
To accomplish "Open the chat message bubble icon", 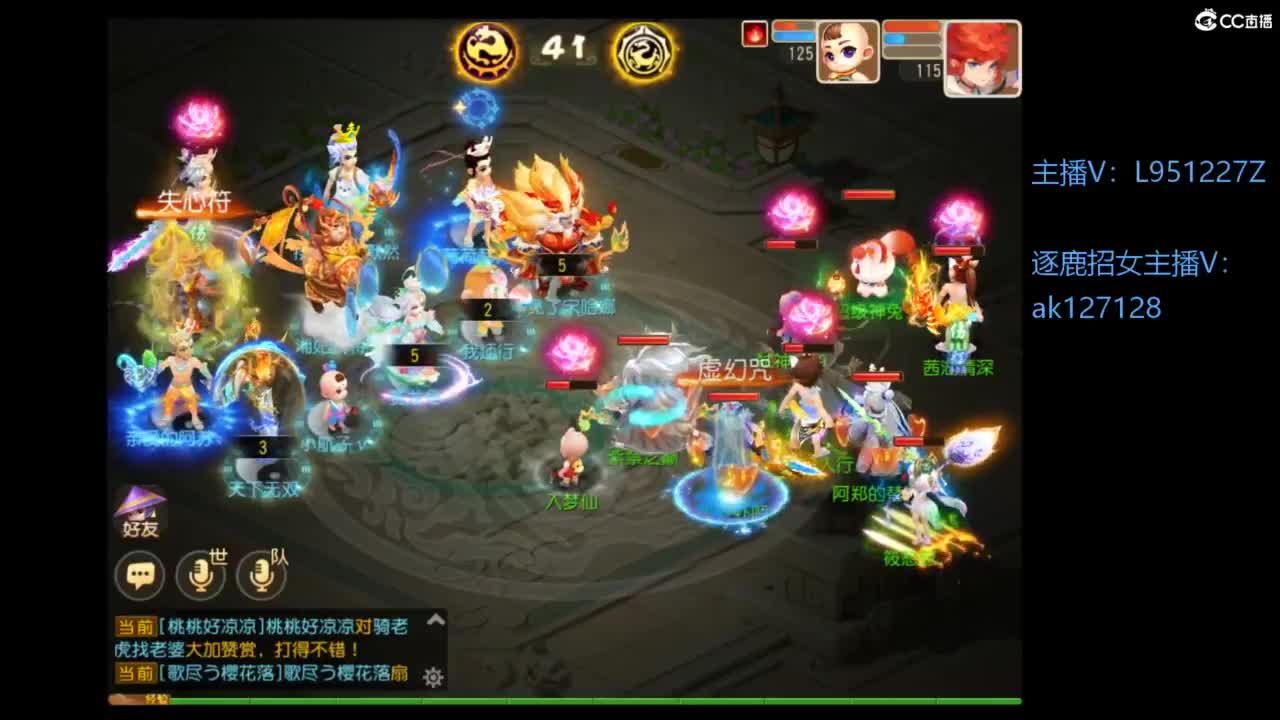I will [140, 576].
